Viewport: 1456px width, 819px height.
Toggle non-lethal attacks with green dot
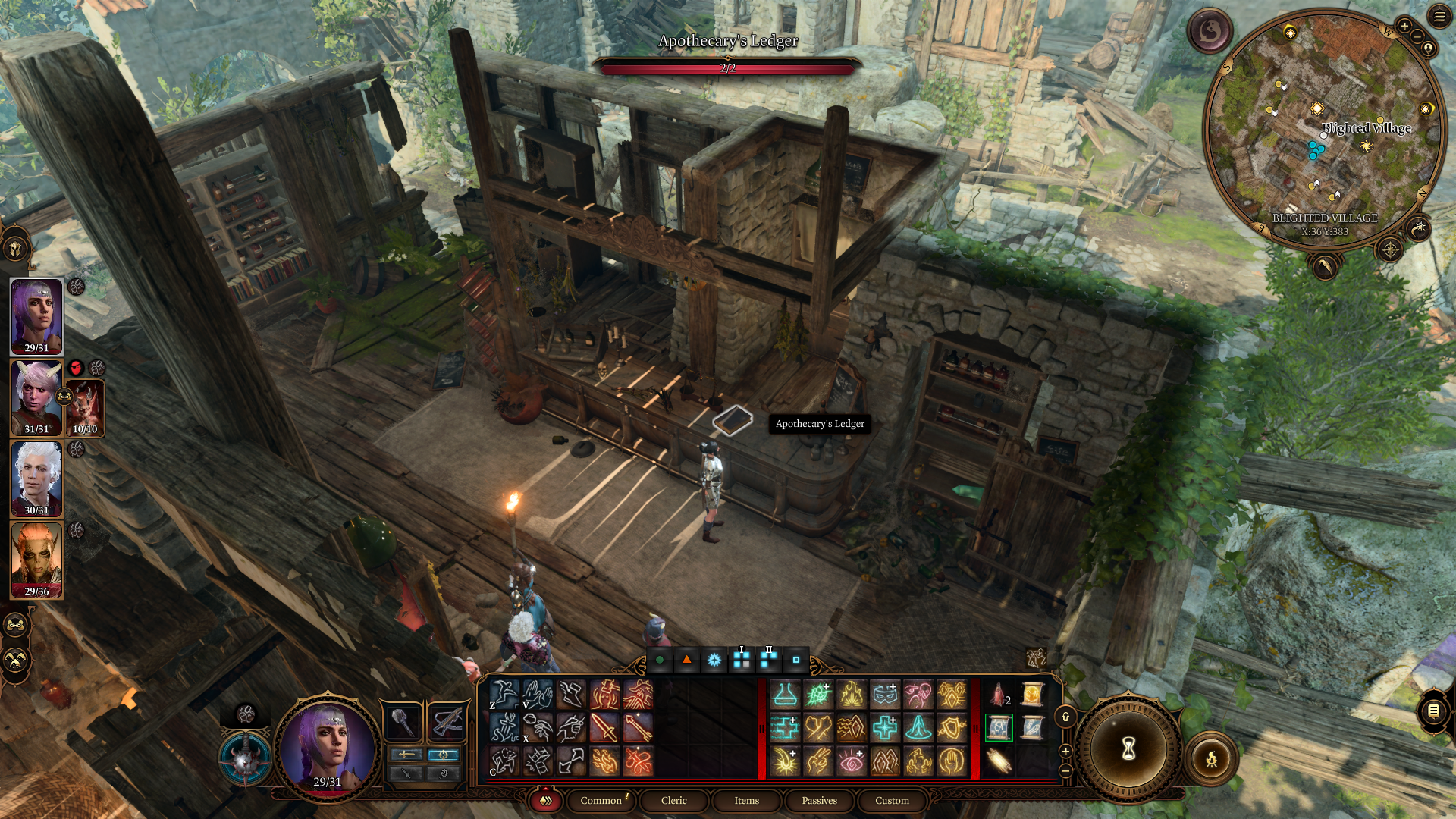point(659,661)
